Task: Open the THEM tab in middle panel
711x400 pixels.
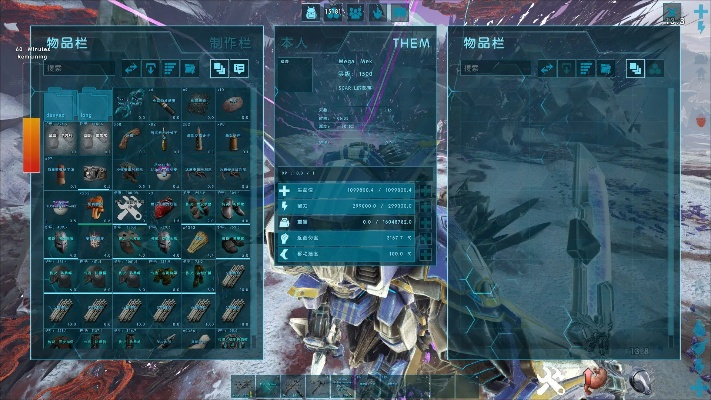Action: coord(410,43)
